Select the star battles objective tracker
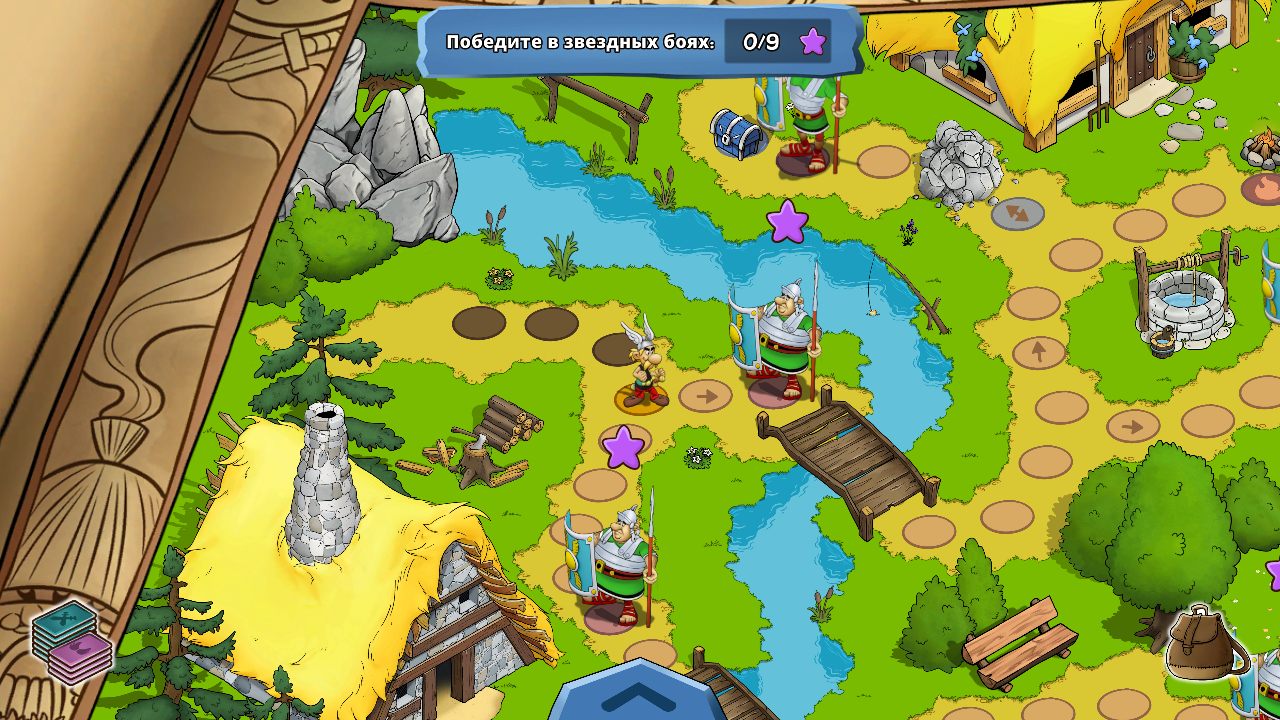The width and height of the screenshot is (1280, 720). 640,42
